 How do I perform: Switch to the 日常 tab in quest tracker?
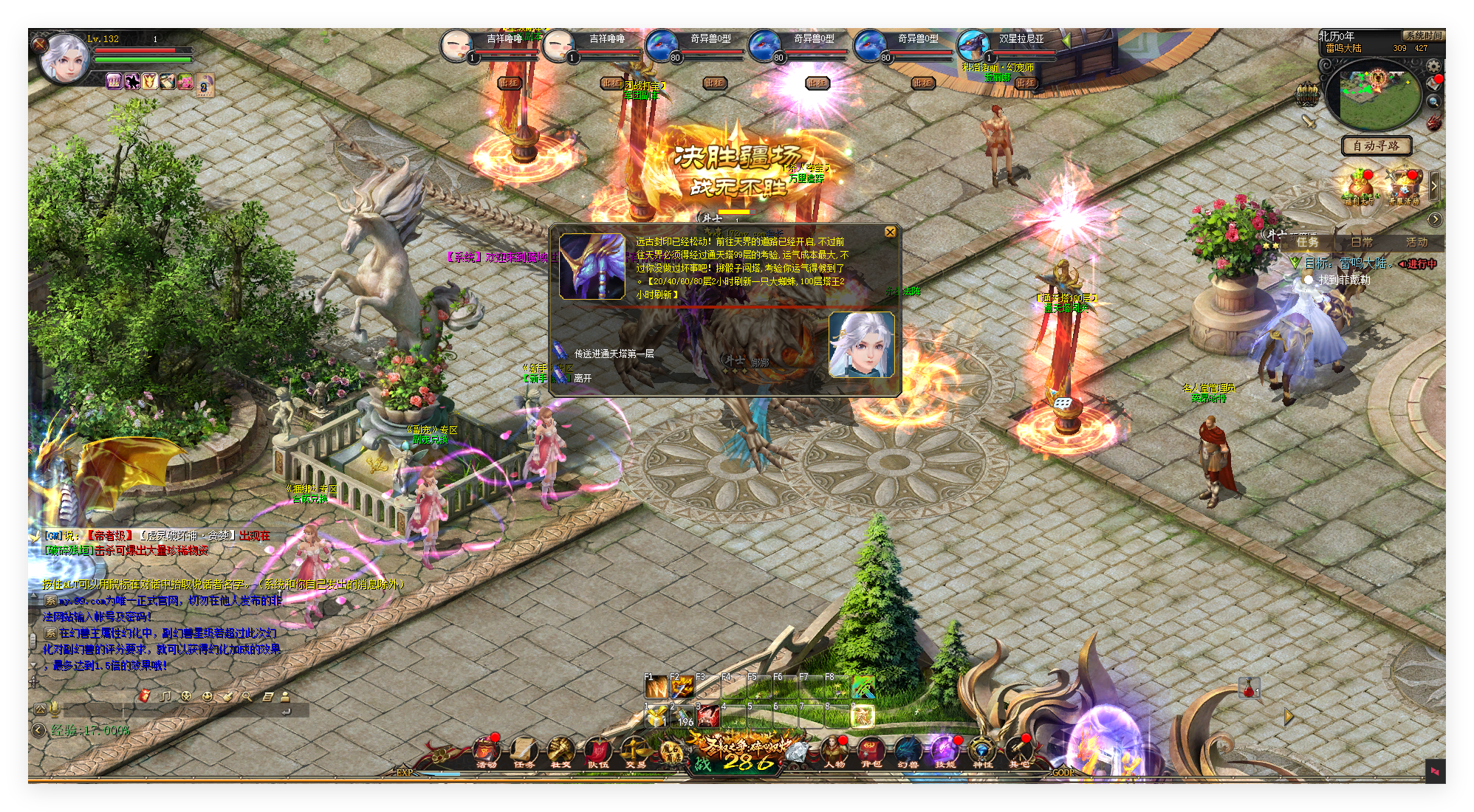(x=1362, y=242)
